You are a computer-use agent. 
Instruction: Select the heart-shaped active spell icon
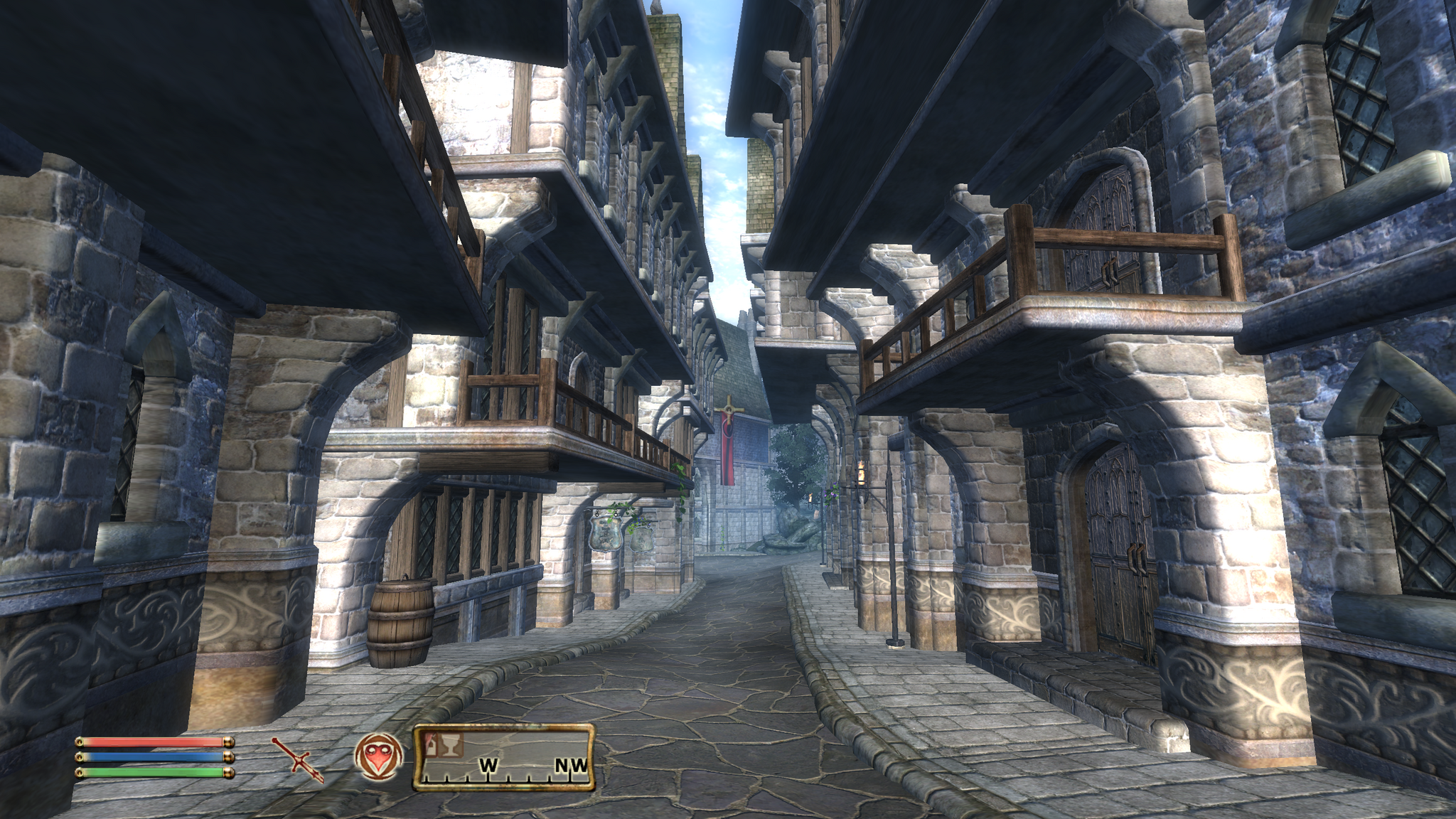point(378,756)
